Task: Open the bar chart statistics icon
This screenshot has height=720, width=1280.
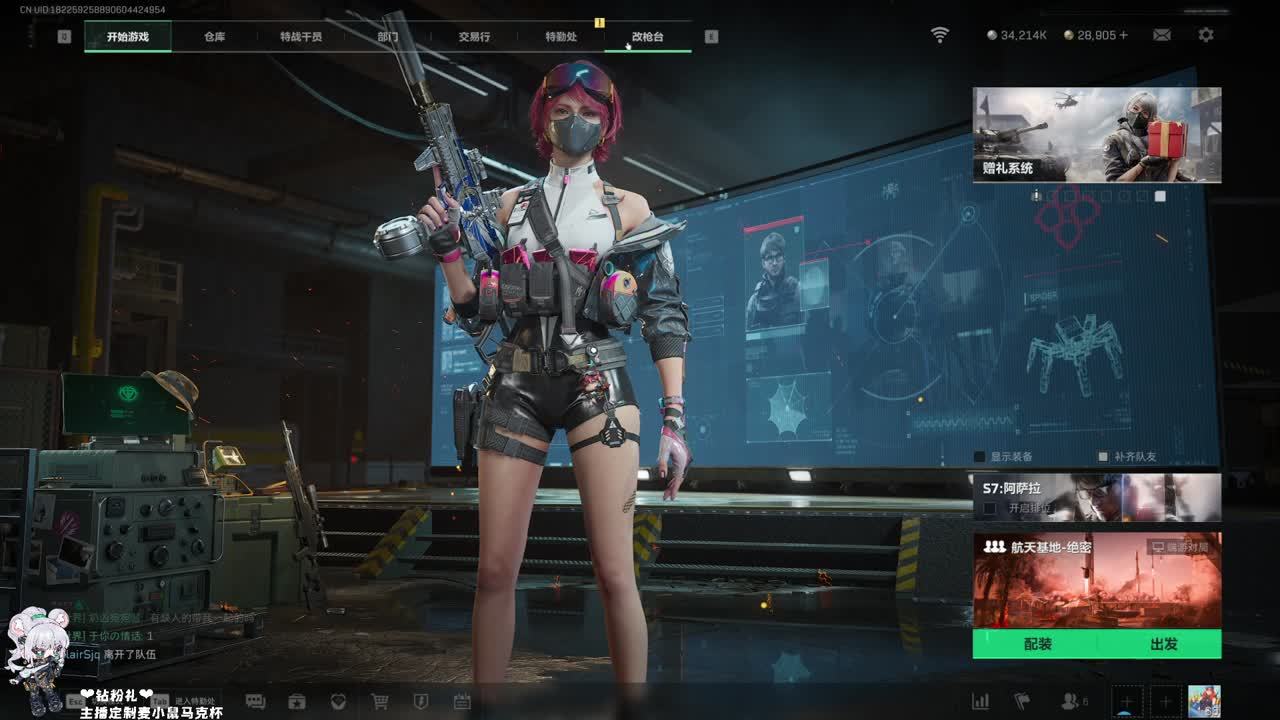Action: pyautogui.click(x=981, y=702)
